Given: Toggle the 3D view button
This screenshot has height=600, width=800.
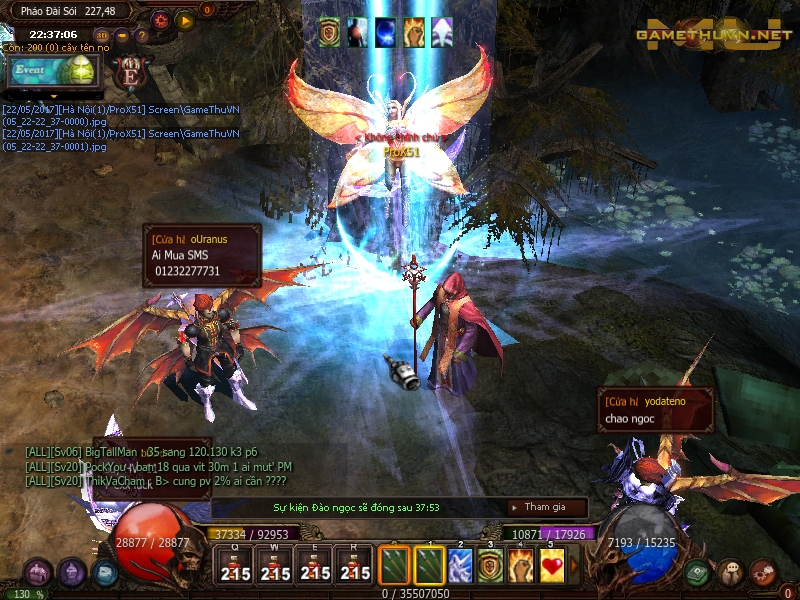Looking at the screenshot, I should [x=102, y=35].
